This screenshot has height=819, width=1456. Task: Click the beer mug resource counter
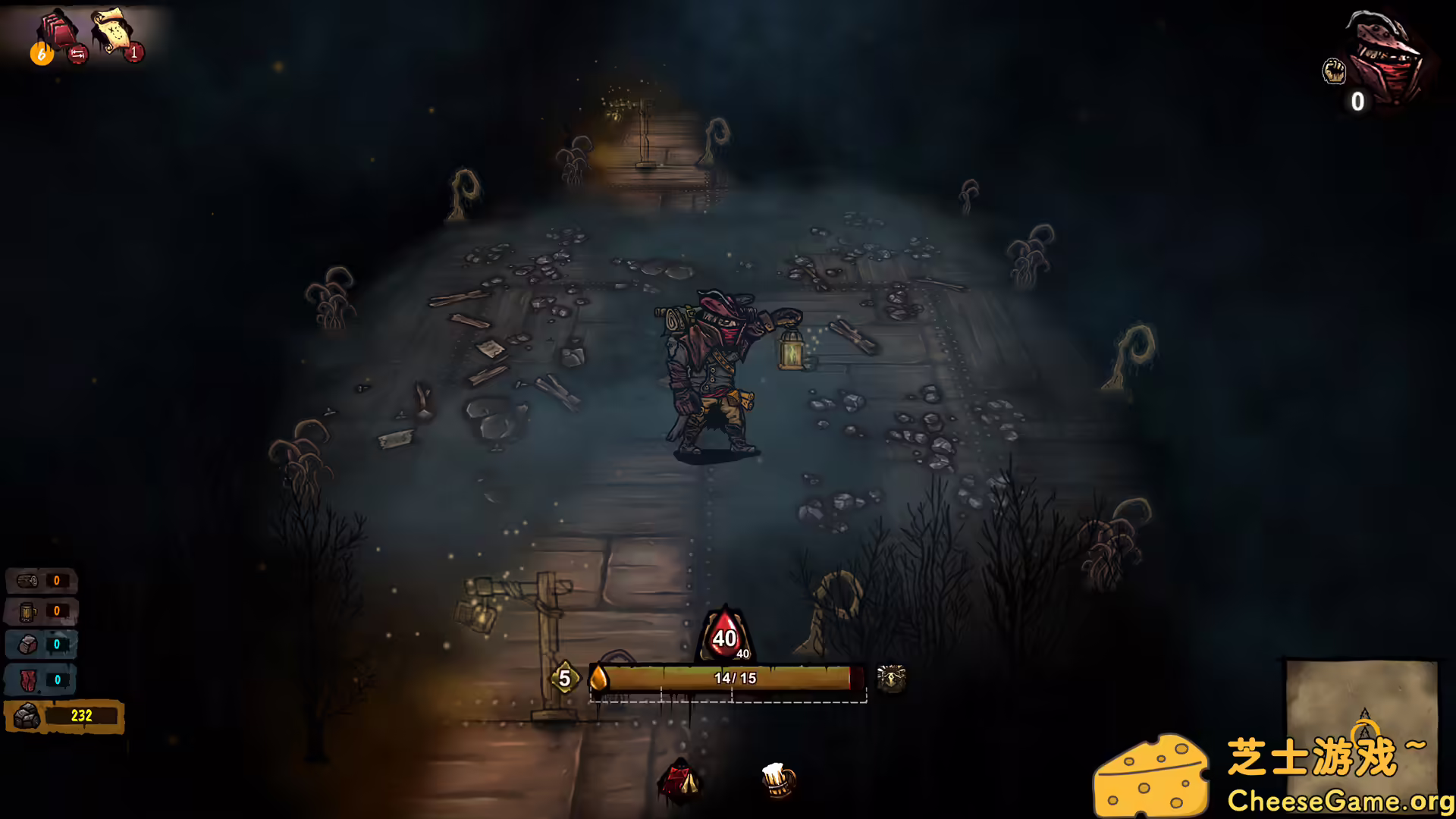coord(42,610)
